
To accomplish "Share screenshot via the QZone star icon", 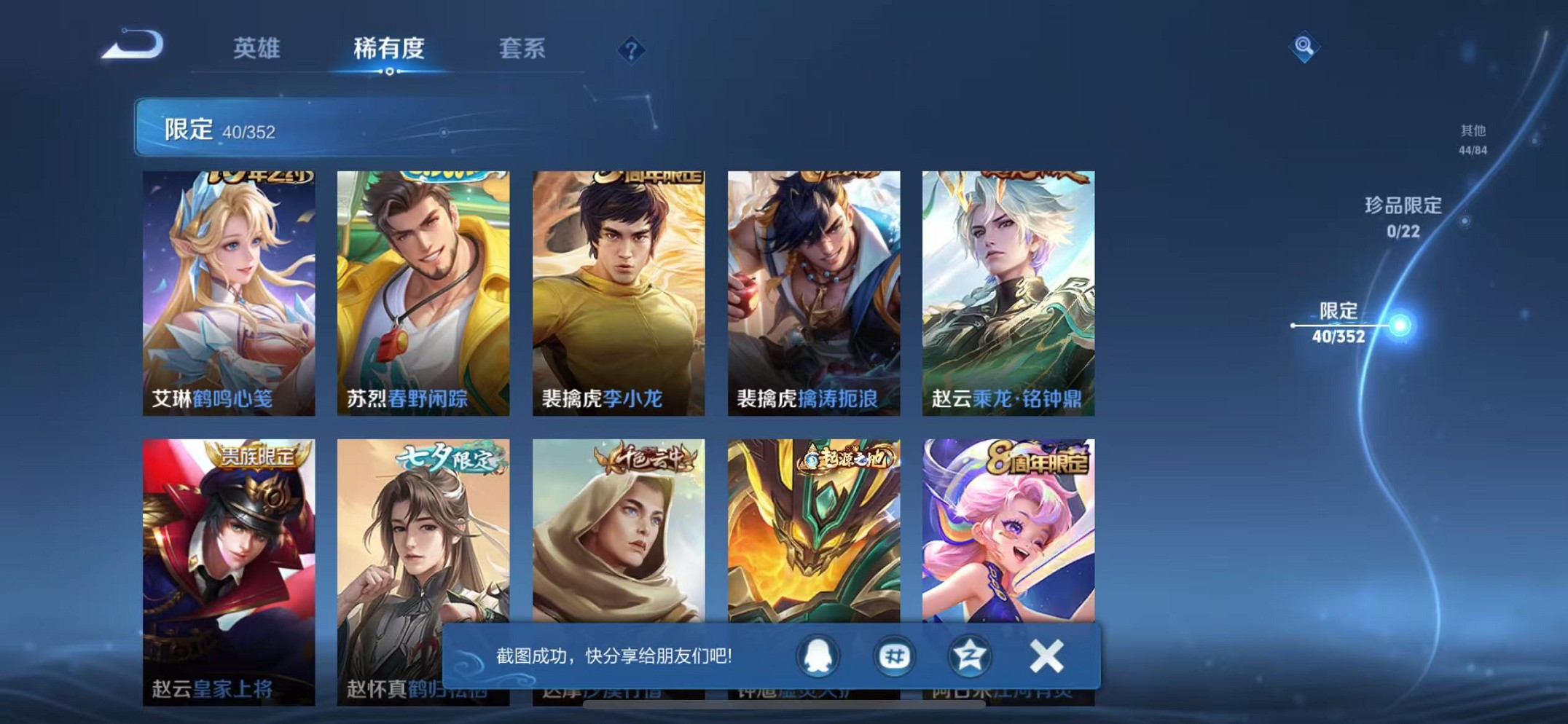I will click(970, 656).
